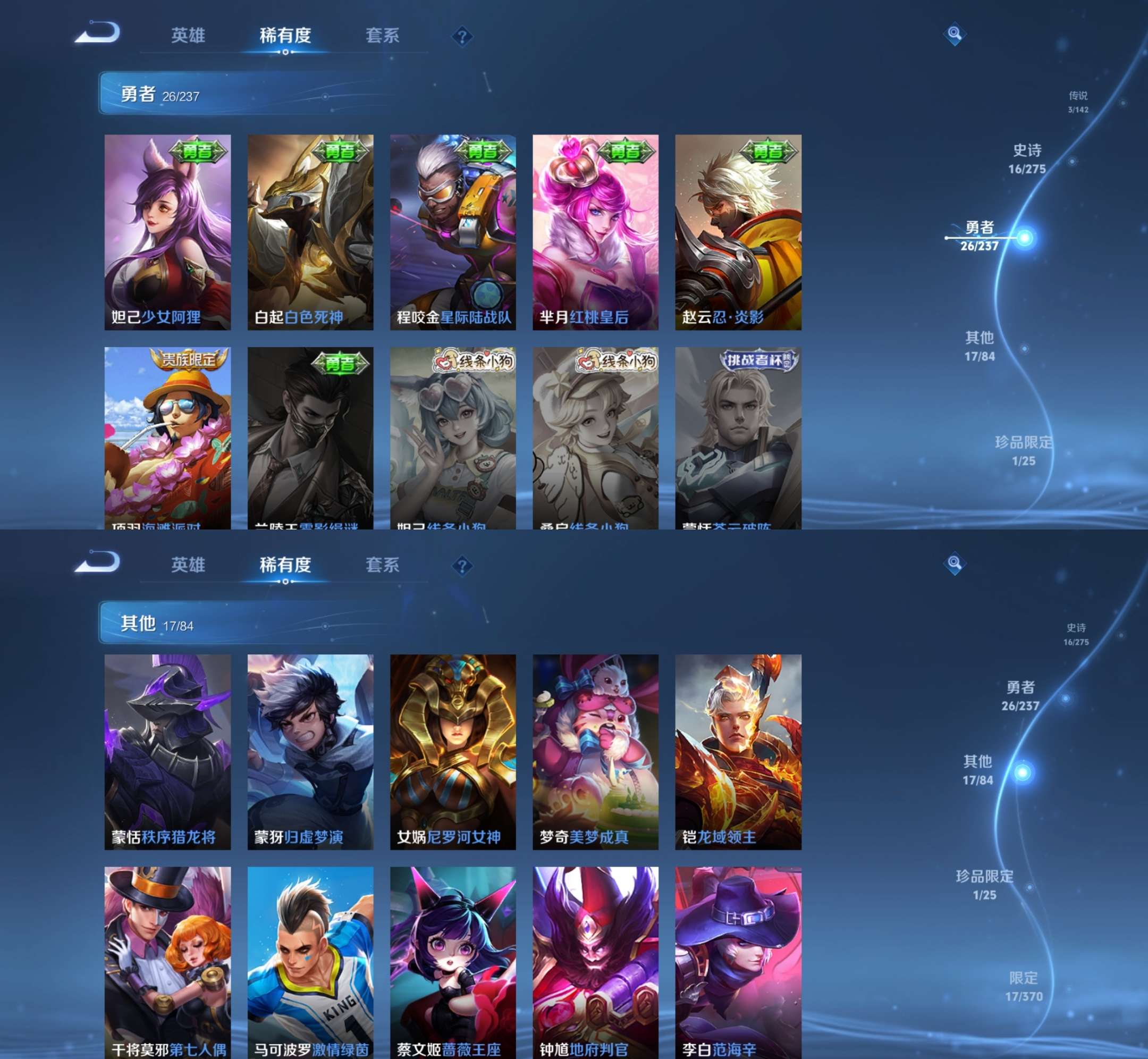This screenshot has width=1148, height=1059.
Task: View the 蒙恬 秩序猎龙将 skin
Action: click(x=167, y=751)
